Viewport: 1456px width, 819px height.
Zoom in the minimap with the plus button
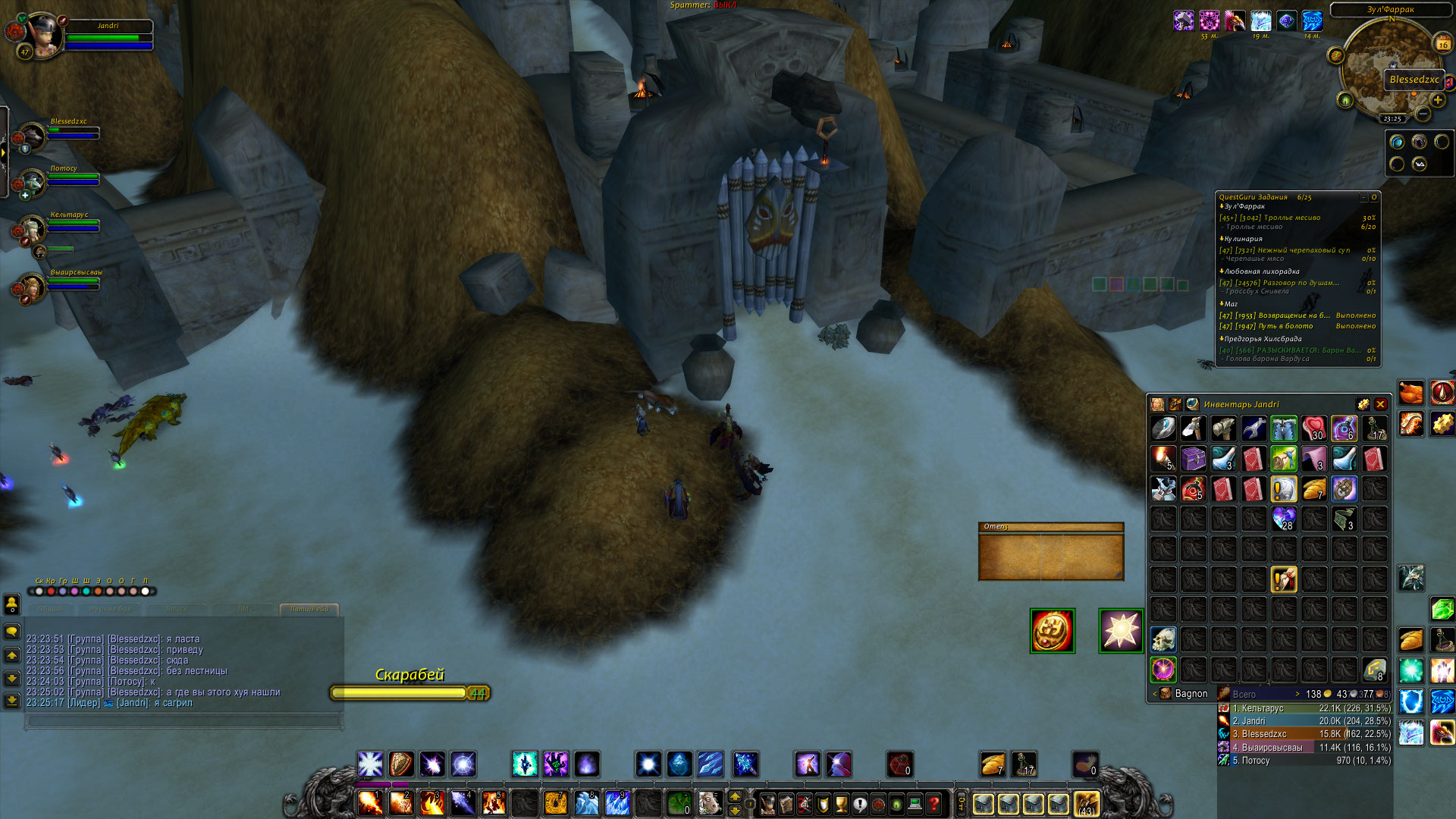1437,100
